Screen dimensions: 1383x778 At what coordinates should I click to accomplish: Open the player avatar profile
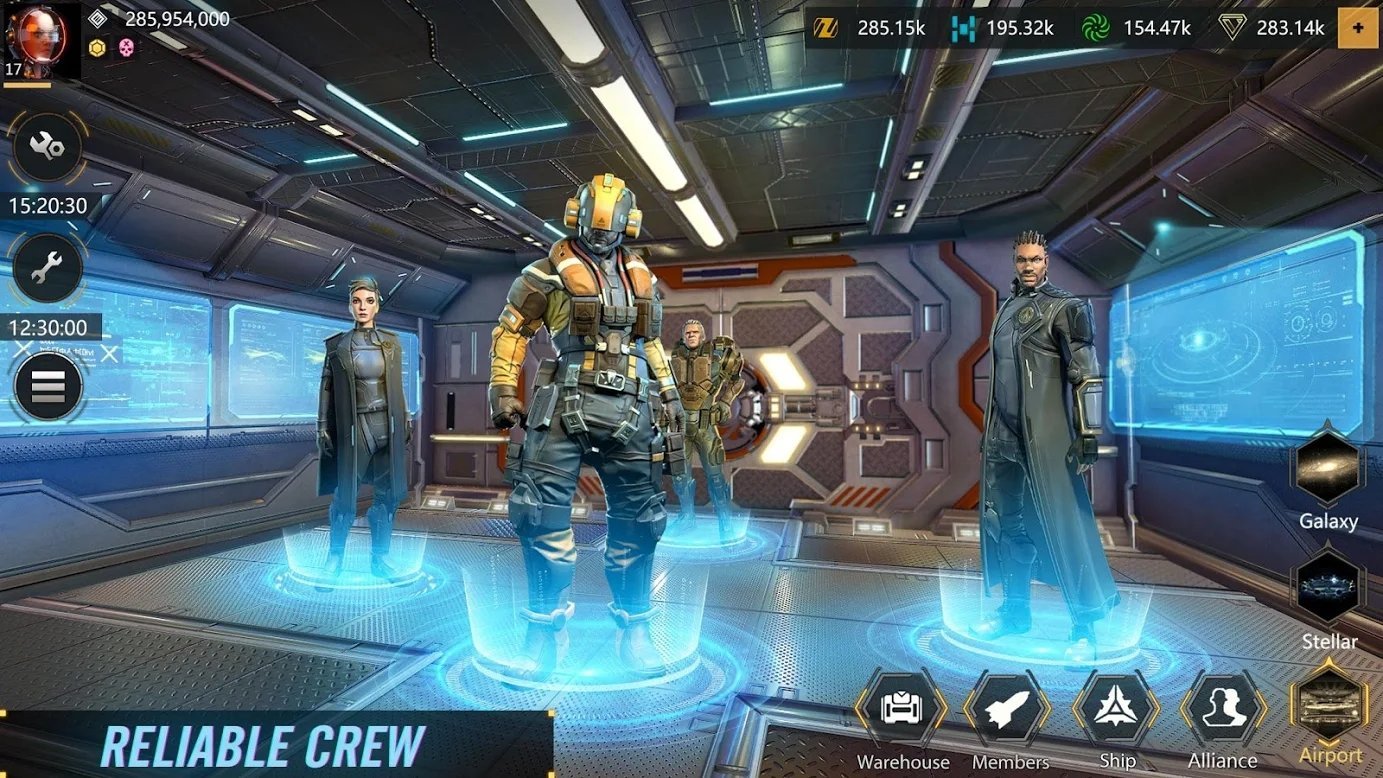tap(41, 40)
